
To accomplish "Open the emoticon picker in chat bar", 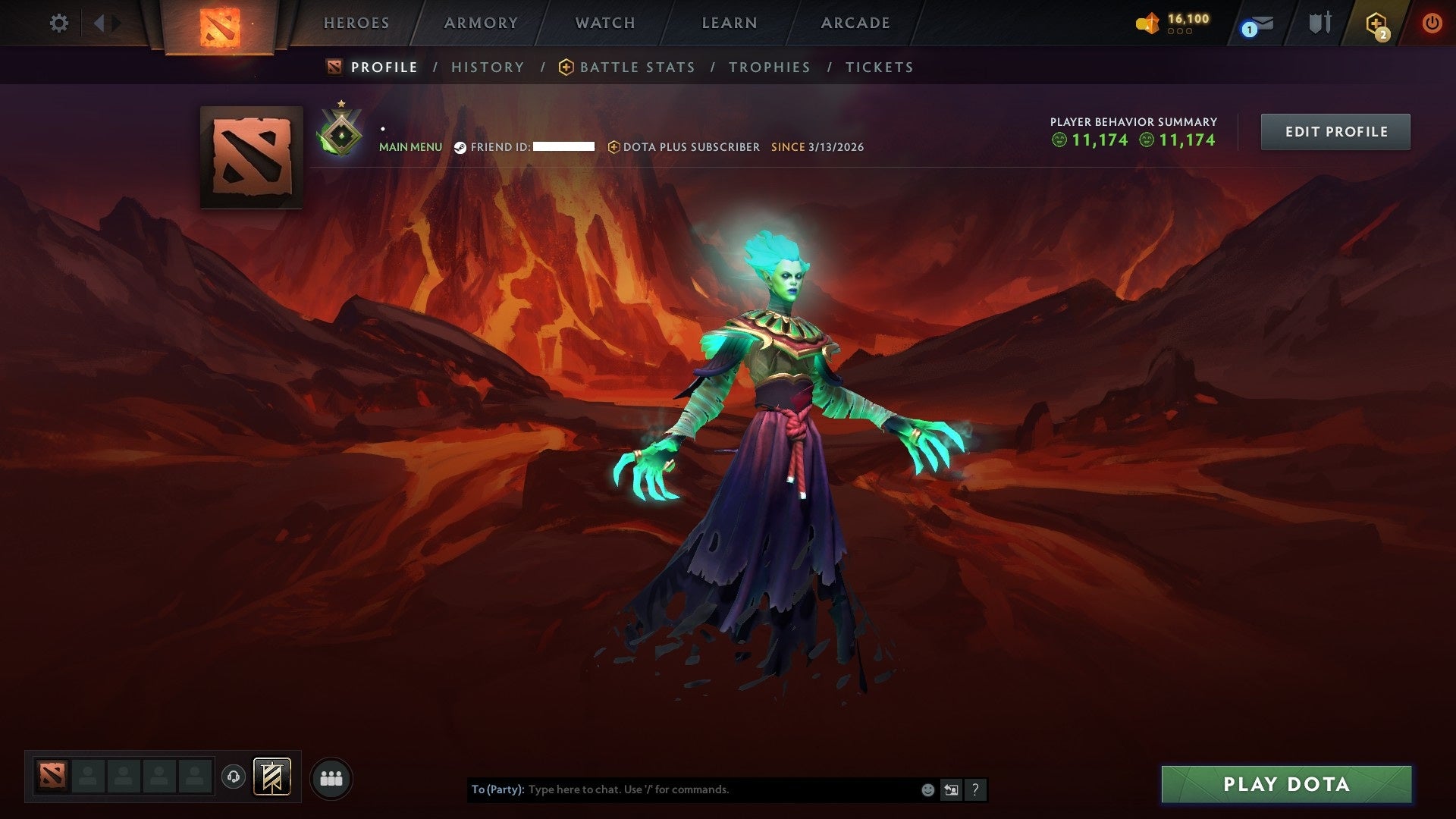I will click(x=927, y=789).
